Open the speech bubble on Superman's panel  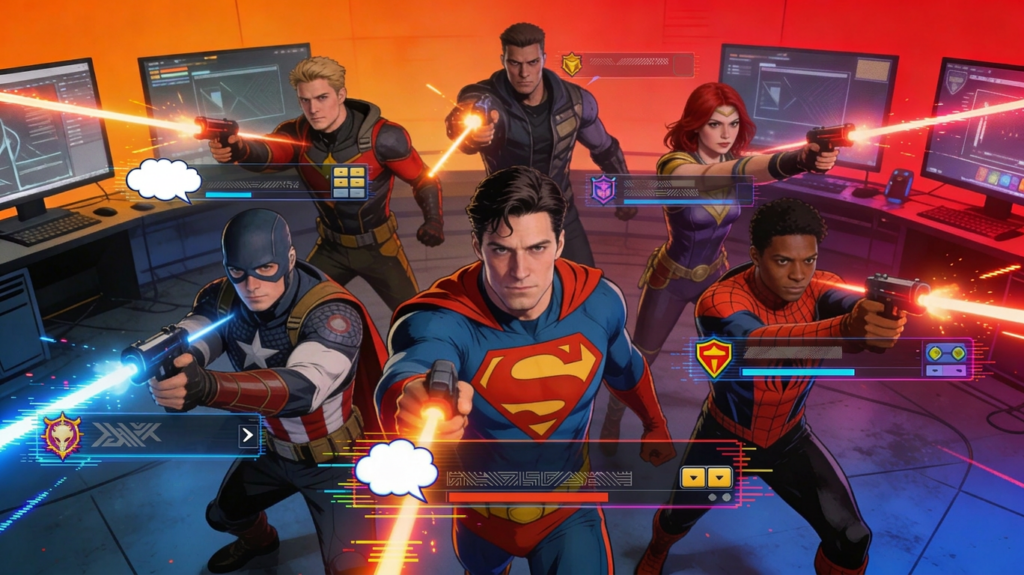pyautogui.click(x=396, y=469)
